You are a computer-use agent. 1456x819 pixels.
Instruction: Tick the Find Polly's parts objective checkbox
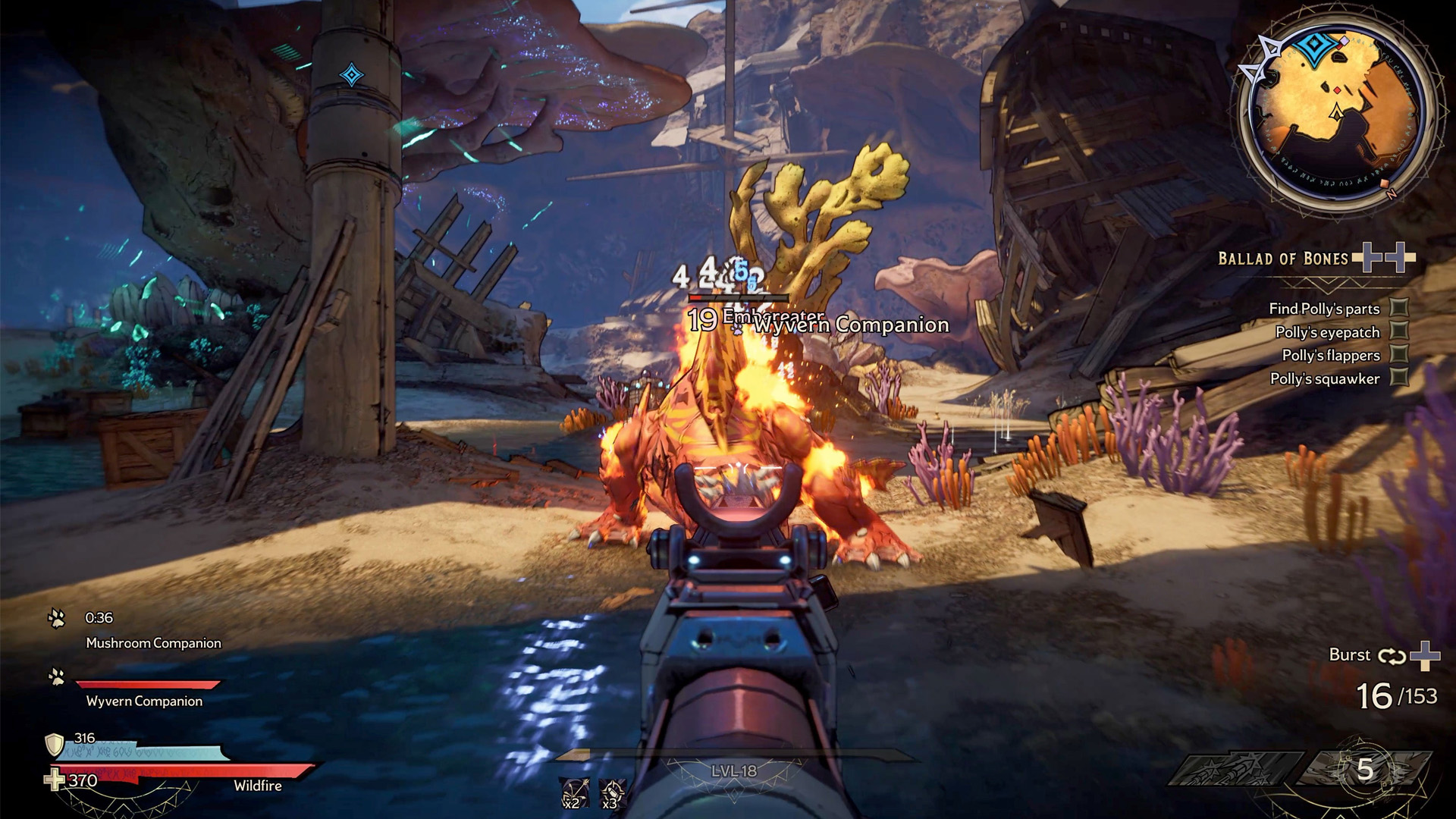(1399, 308)
